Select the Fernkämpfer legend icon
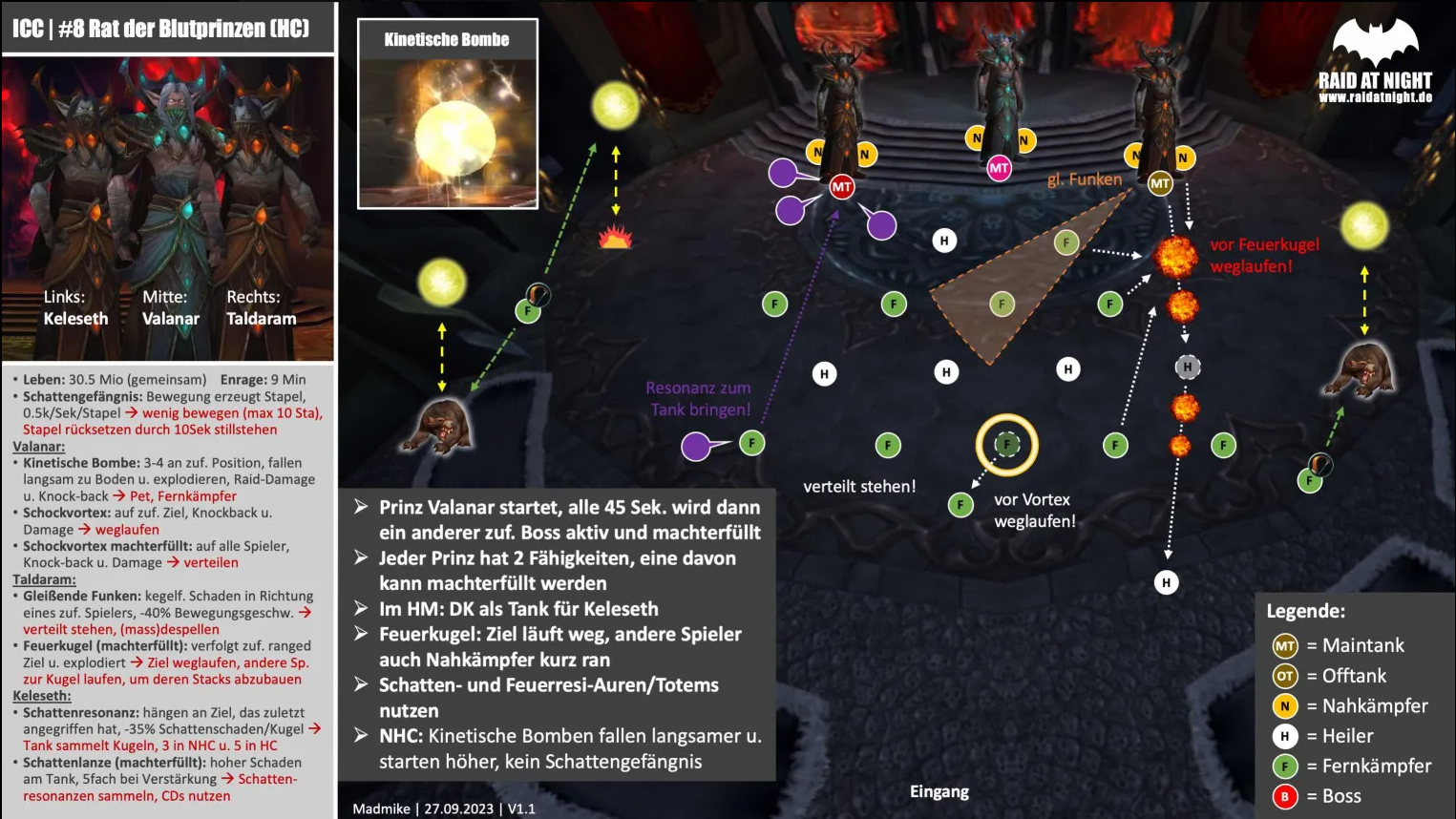The image size is (1456, 819). 1285,766
